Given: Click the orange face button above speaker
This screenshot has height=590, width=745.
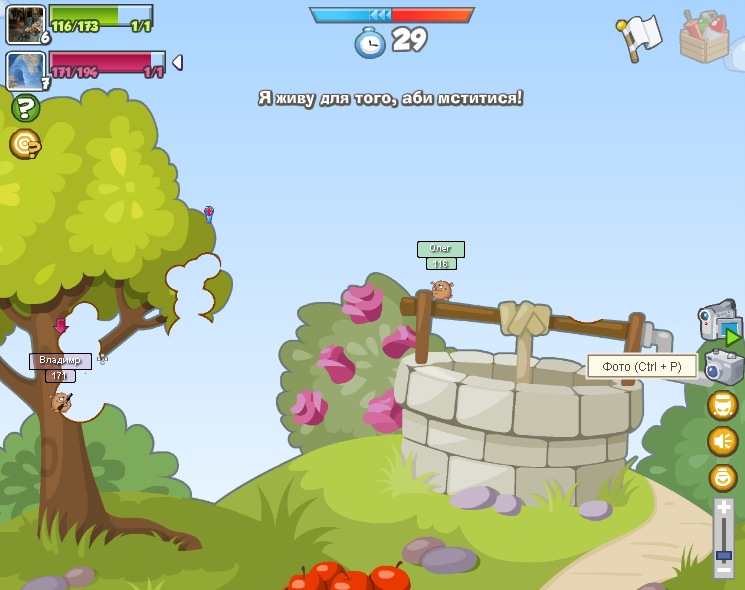Looking at the screenshot, I should coord(722,405).
